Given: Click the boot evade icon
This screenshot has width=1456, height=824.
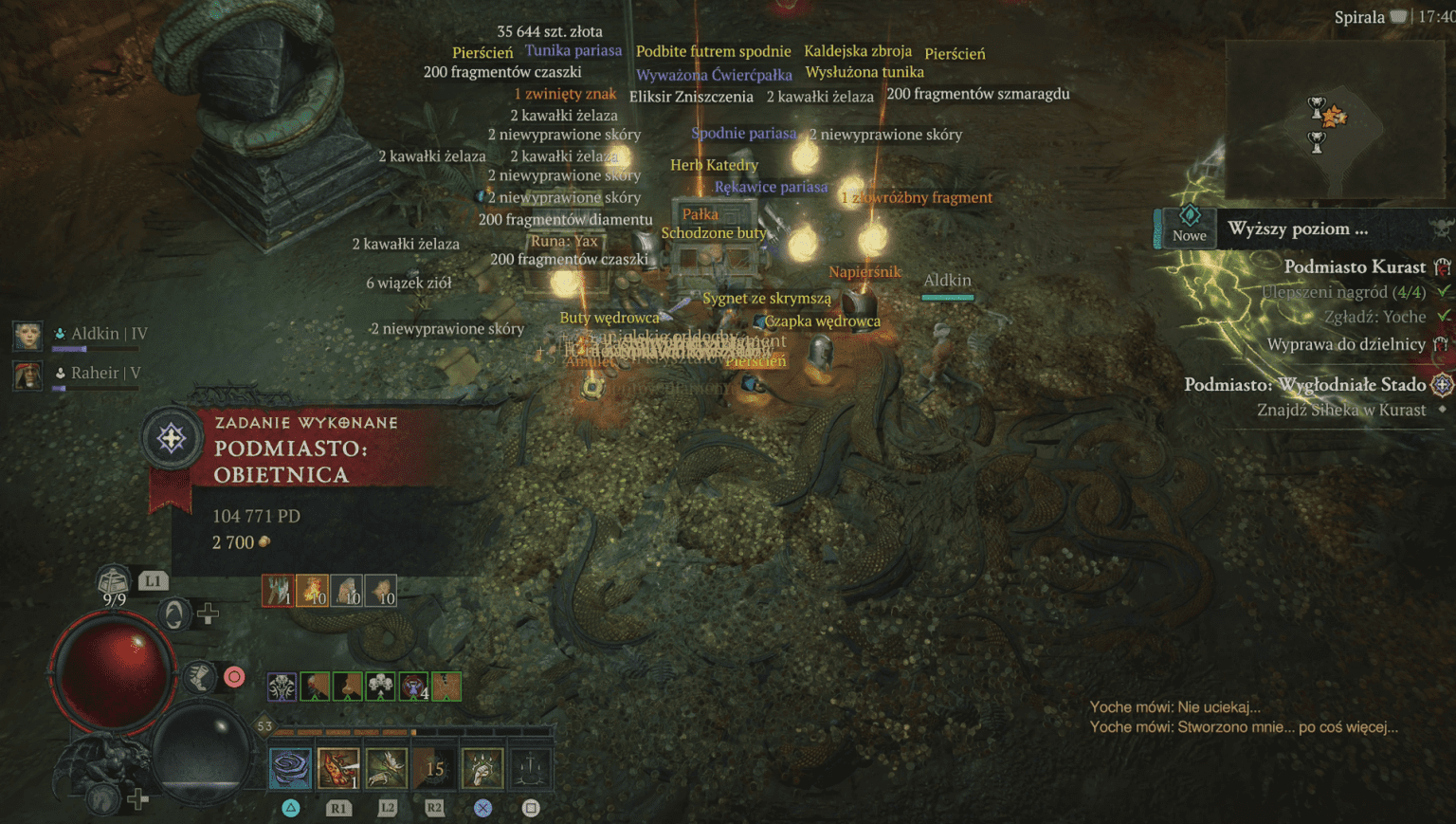Looking at the screenshot, I should (x=199, y=677).
